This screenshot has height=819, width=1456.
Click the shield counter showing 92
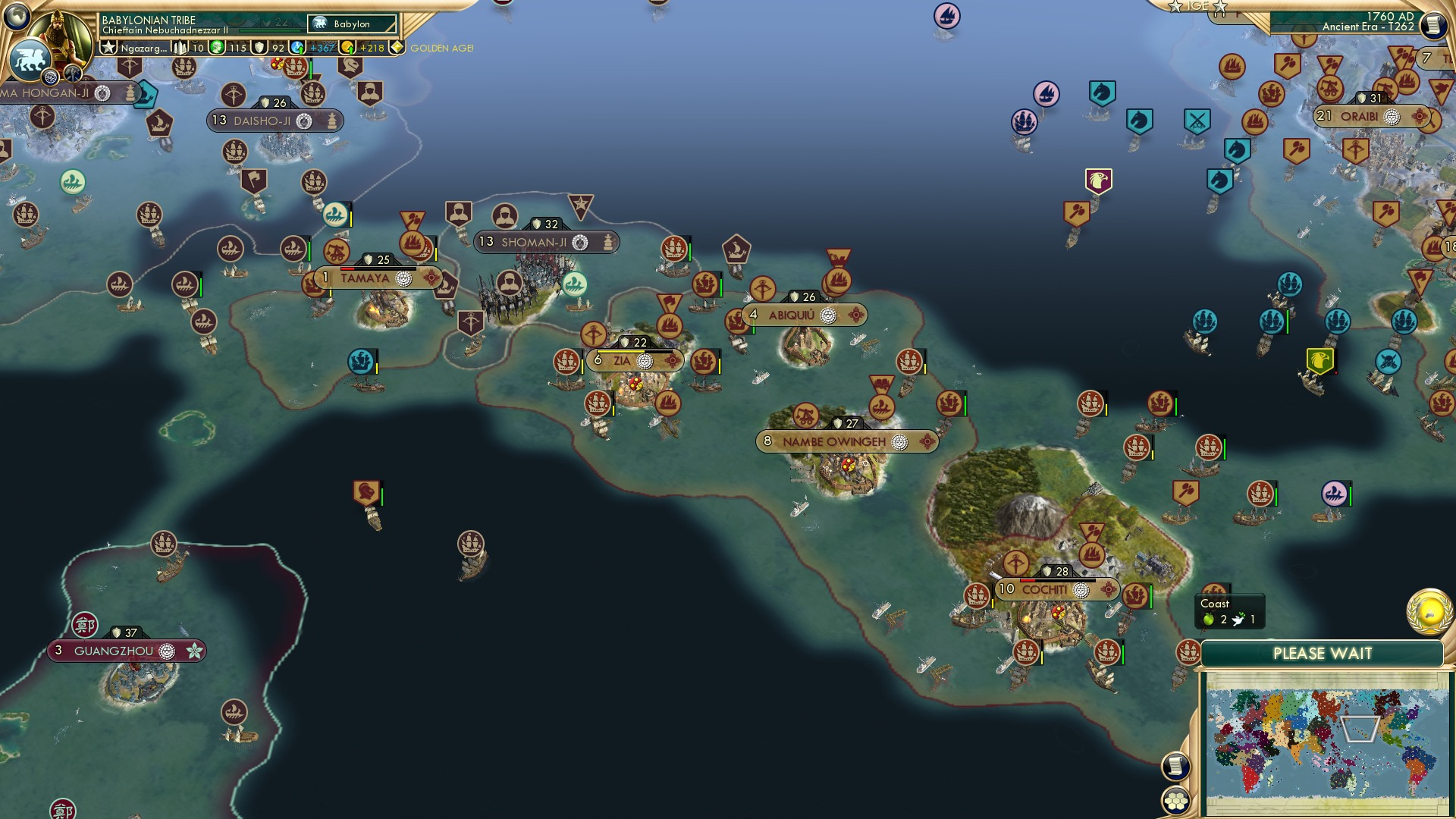pos(271,48)
